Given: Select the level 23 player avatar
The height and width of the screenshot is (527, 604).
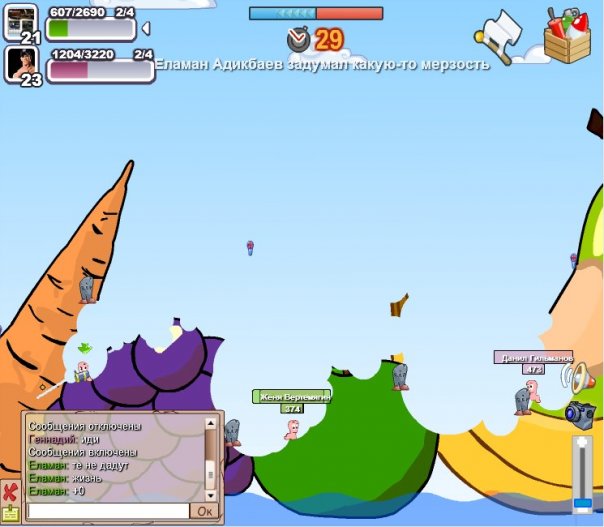Looking at the screenshot, I should click(22, 65).
